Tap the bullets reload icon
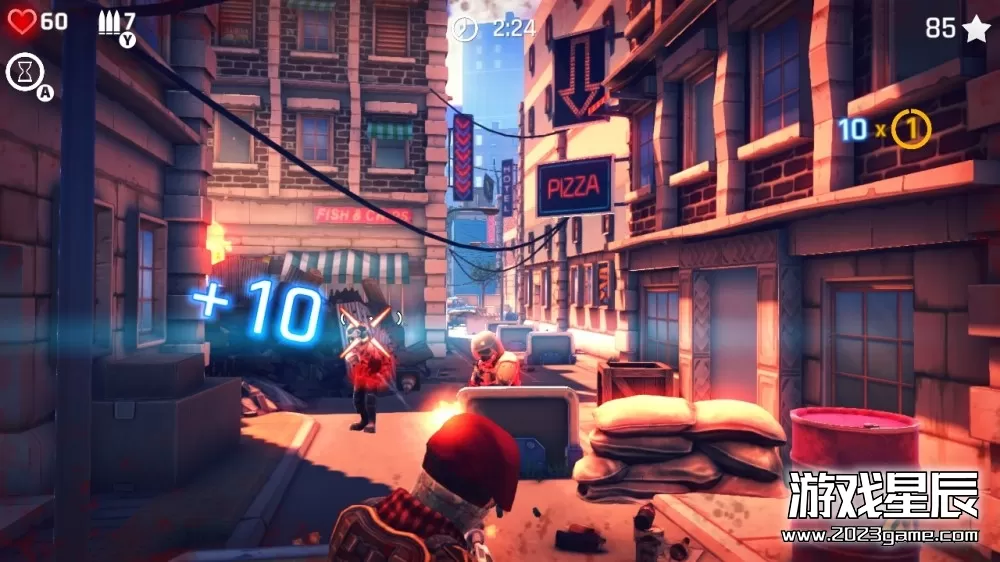This screenshot has height=562, width=1000. pyautogui.click(x=108, y=21)
